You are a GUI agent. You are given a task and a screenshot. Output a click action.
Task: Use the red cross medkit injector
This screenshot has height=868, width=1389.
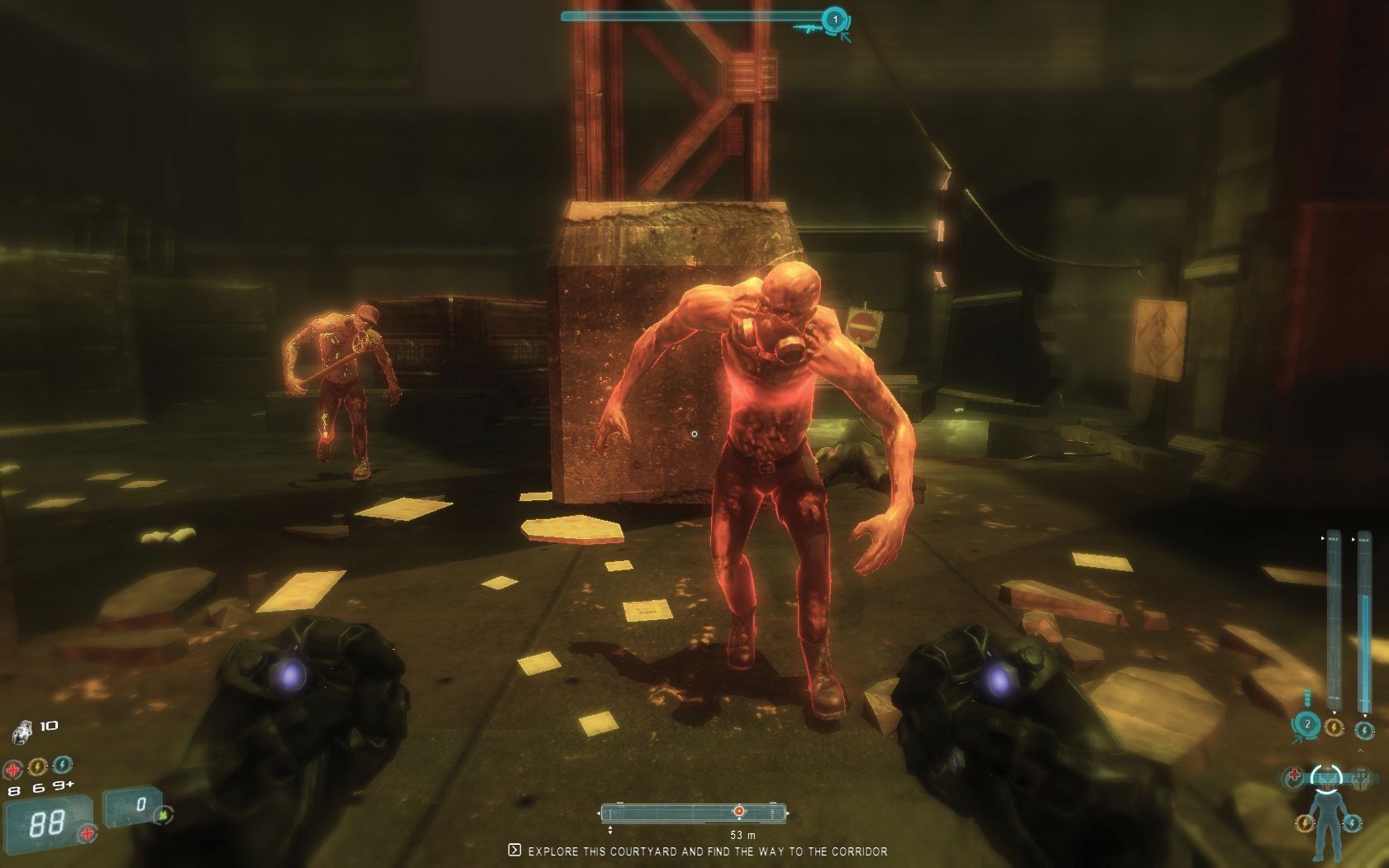(x=12, y=770)
